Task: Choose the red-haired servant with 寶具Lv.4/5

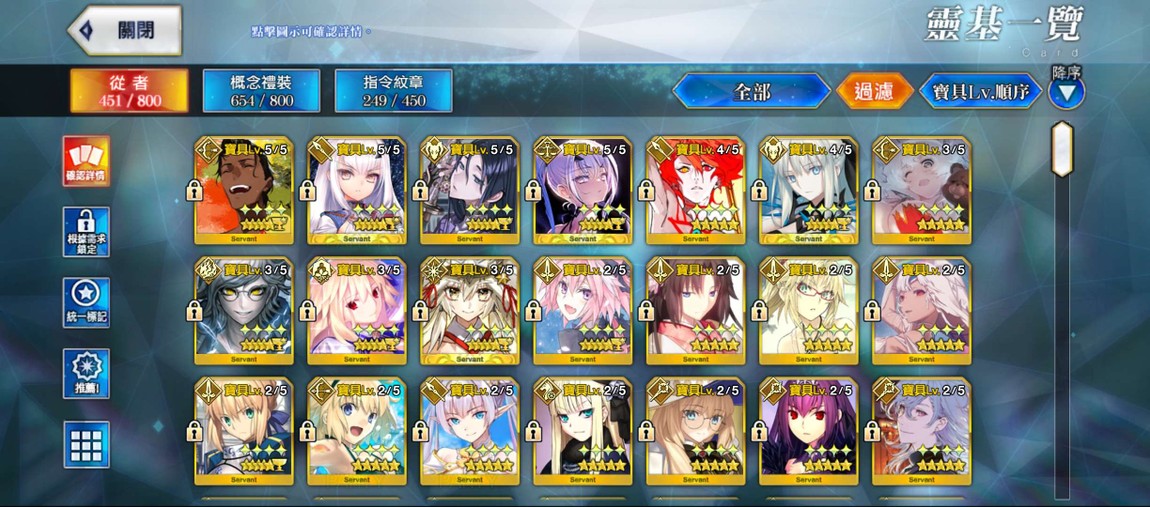Action: coord(696,191)
